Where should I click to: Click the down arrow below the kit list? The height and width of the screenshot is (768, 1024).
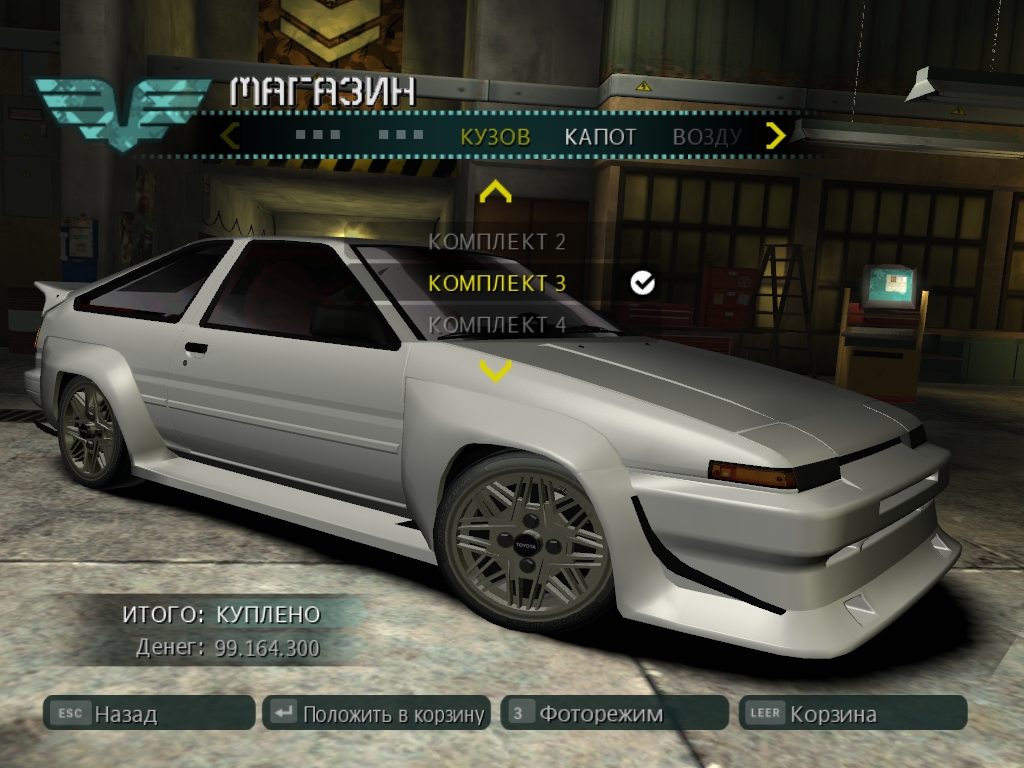[x=496, y=371]
